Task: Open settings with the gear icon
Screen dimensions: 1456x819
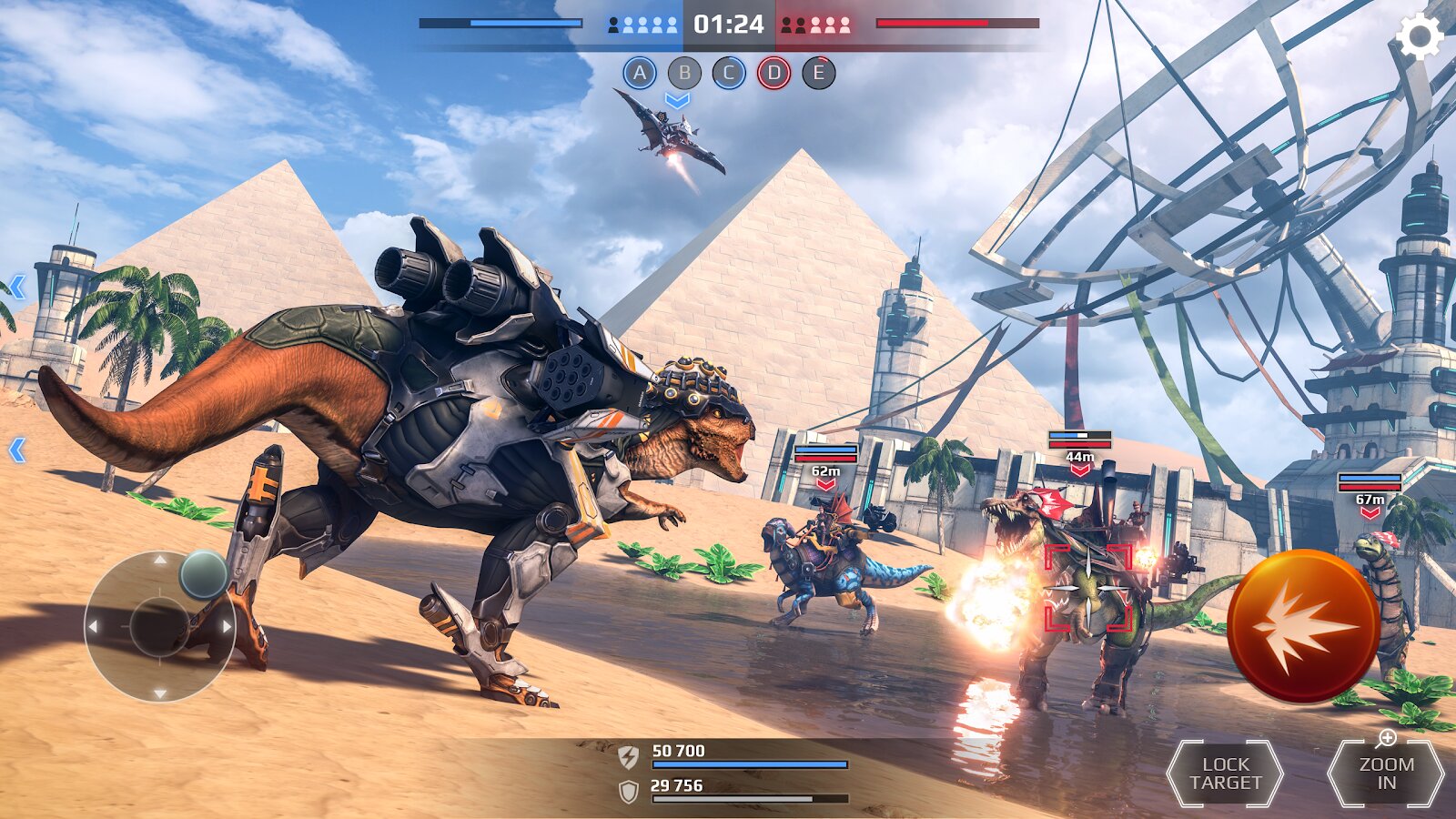Action: [x=1420, y=37]
